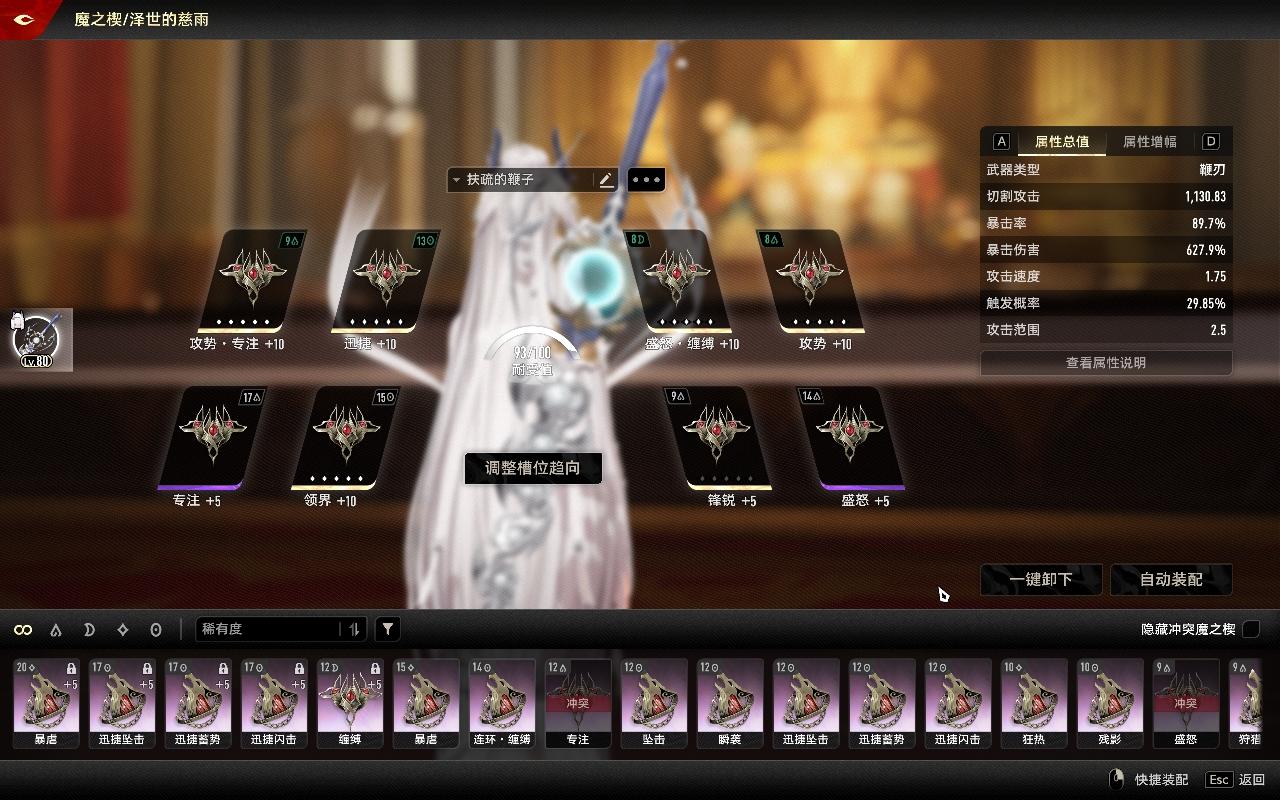Edit the 扶疏的鞭子 loadout name

pos(605,180)
